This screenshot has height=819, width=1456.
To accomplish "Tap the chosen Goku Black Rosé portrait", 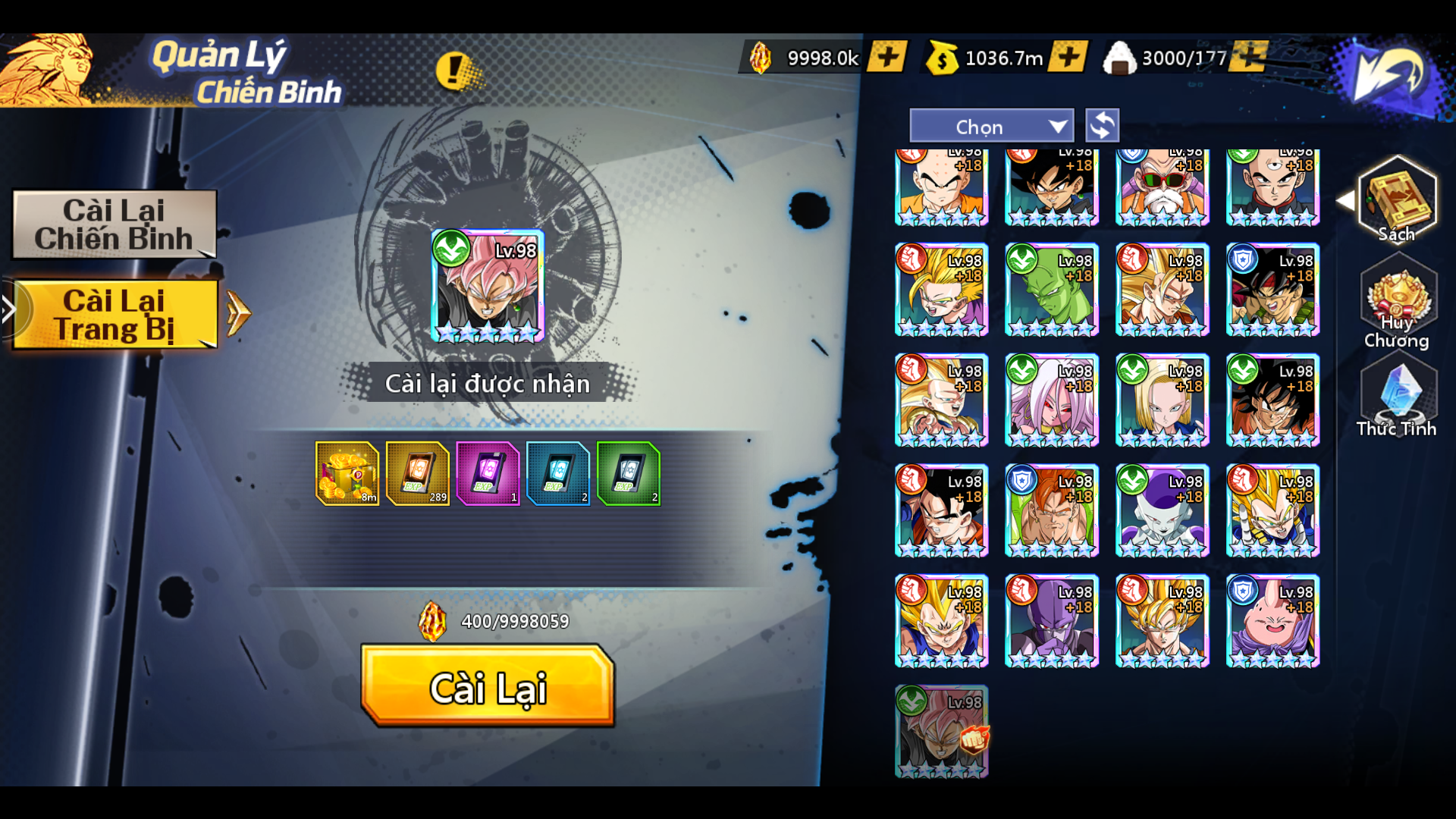I will (488, 286).
